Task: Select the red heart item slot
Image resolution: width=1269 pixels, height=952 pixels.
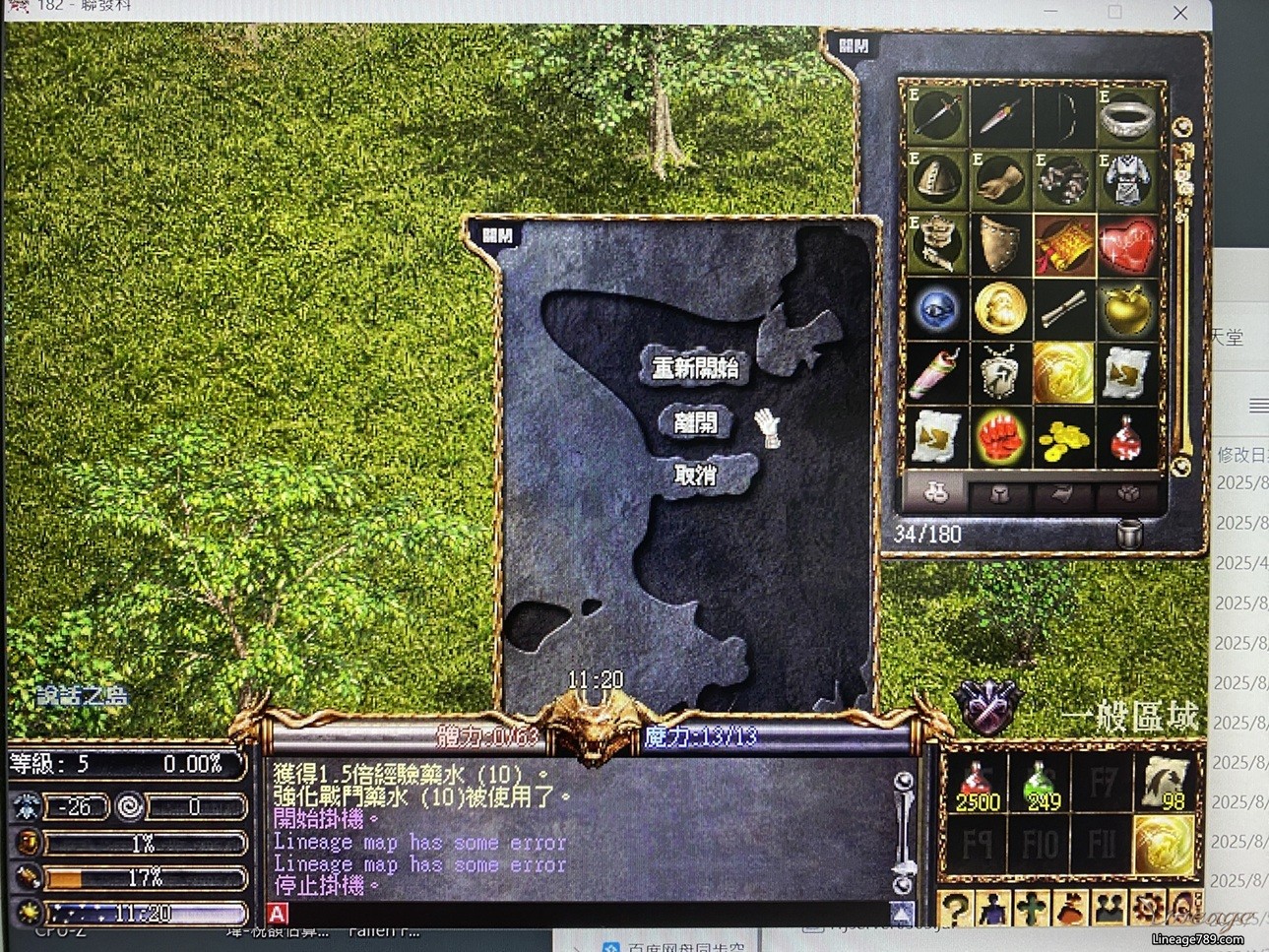Action: click(1126, 245)
